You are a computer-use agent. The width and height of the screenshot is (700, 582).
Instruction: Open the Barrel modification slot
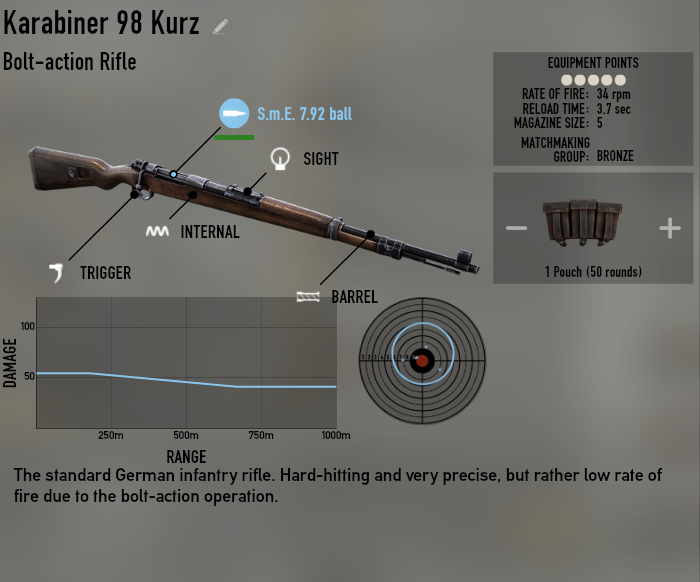point(308,296)
